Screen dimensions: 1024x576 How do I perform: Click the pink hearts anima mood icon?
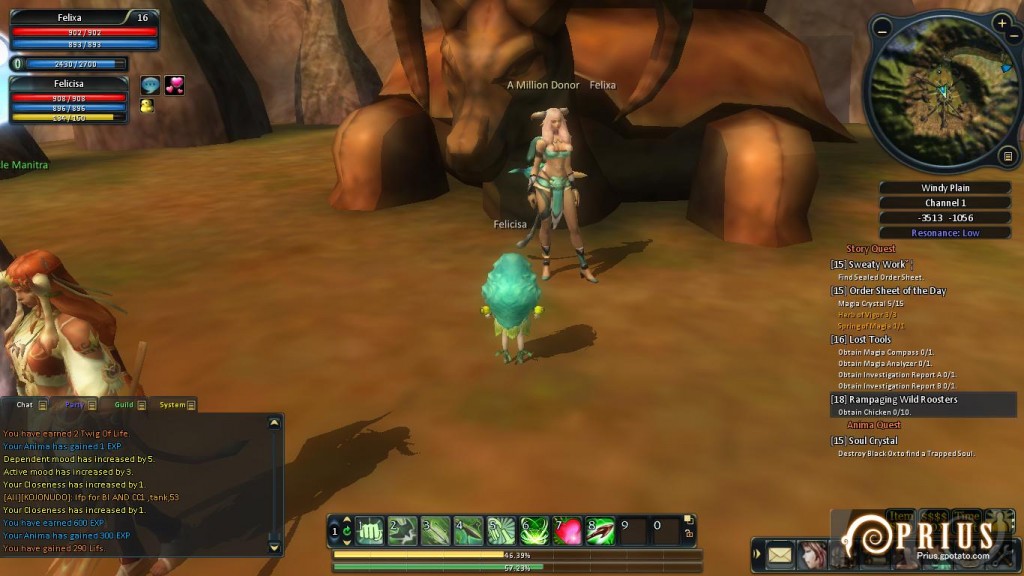tap(174, 86)
